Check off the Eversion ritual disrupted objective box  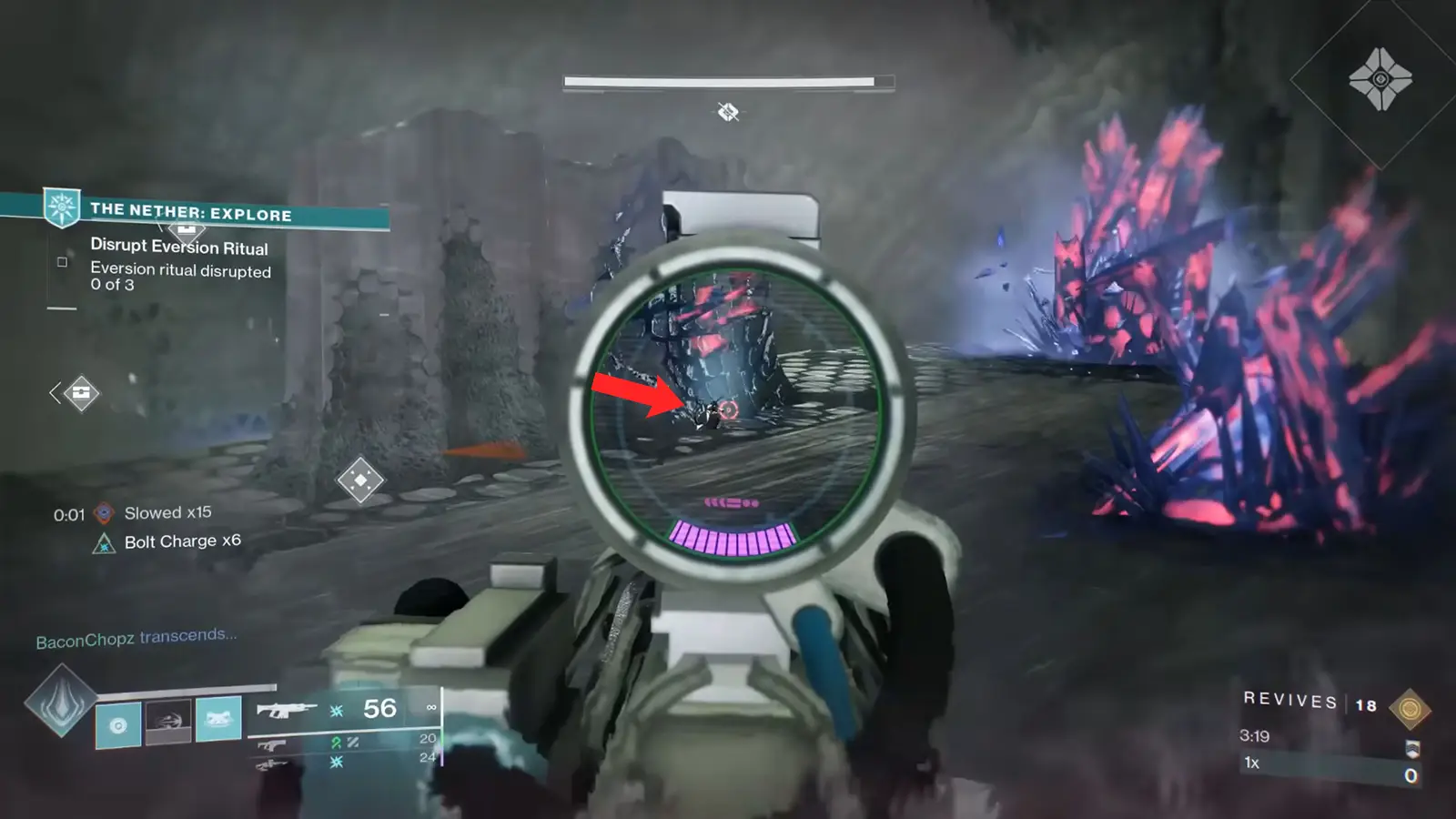click(62, 262)
